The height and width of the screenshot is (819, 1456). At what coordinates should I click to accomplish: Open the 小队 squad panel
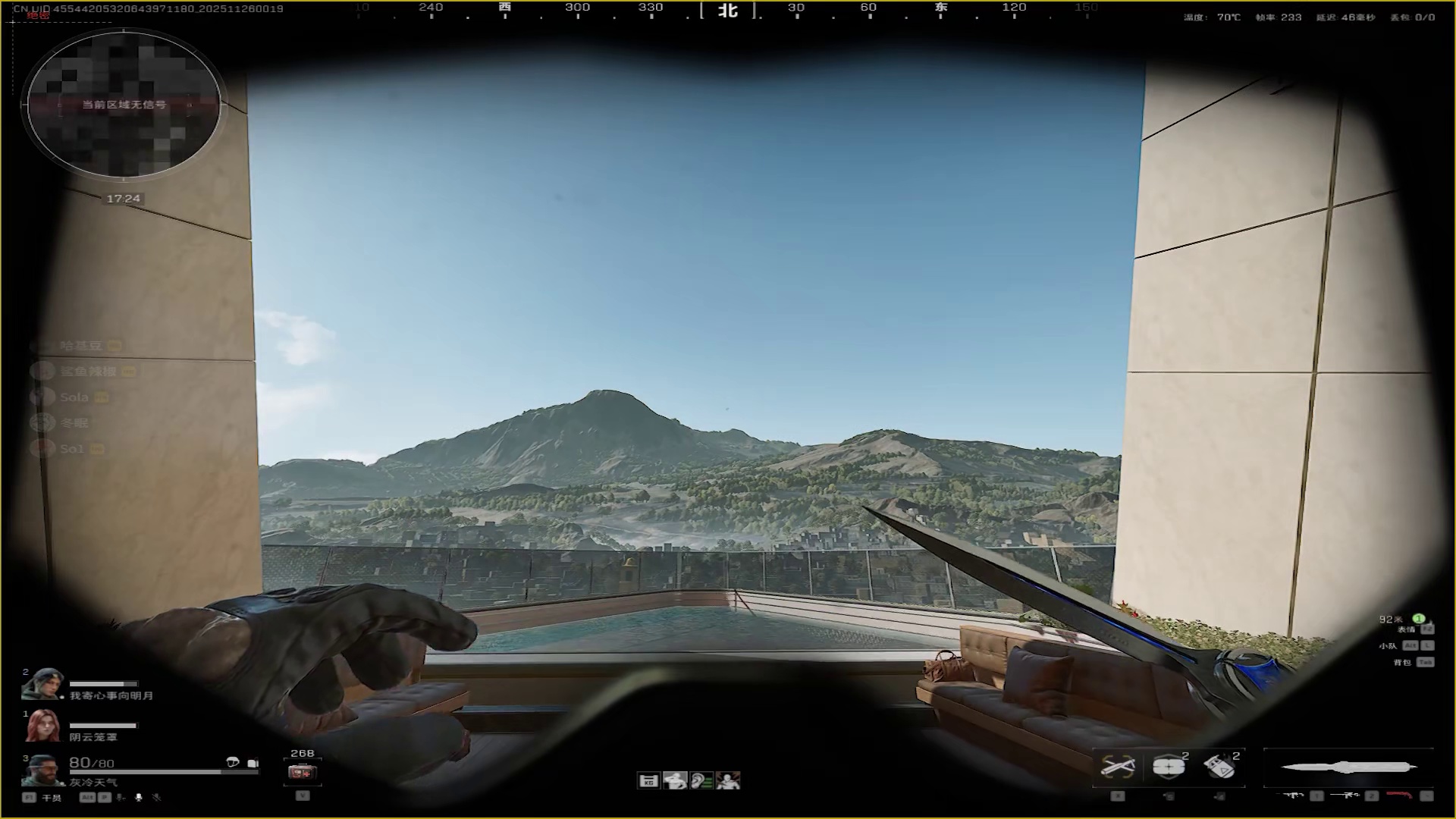(x=1389, y=645)
